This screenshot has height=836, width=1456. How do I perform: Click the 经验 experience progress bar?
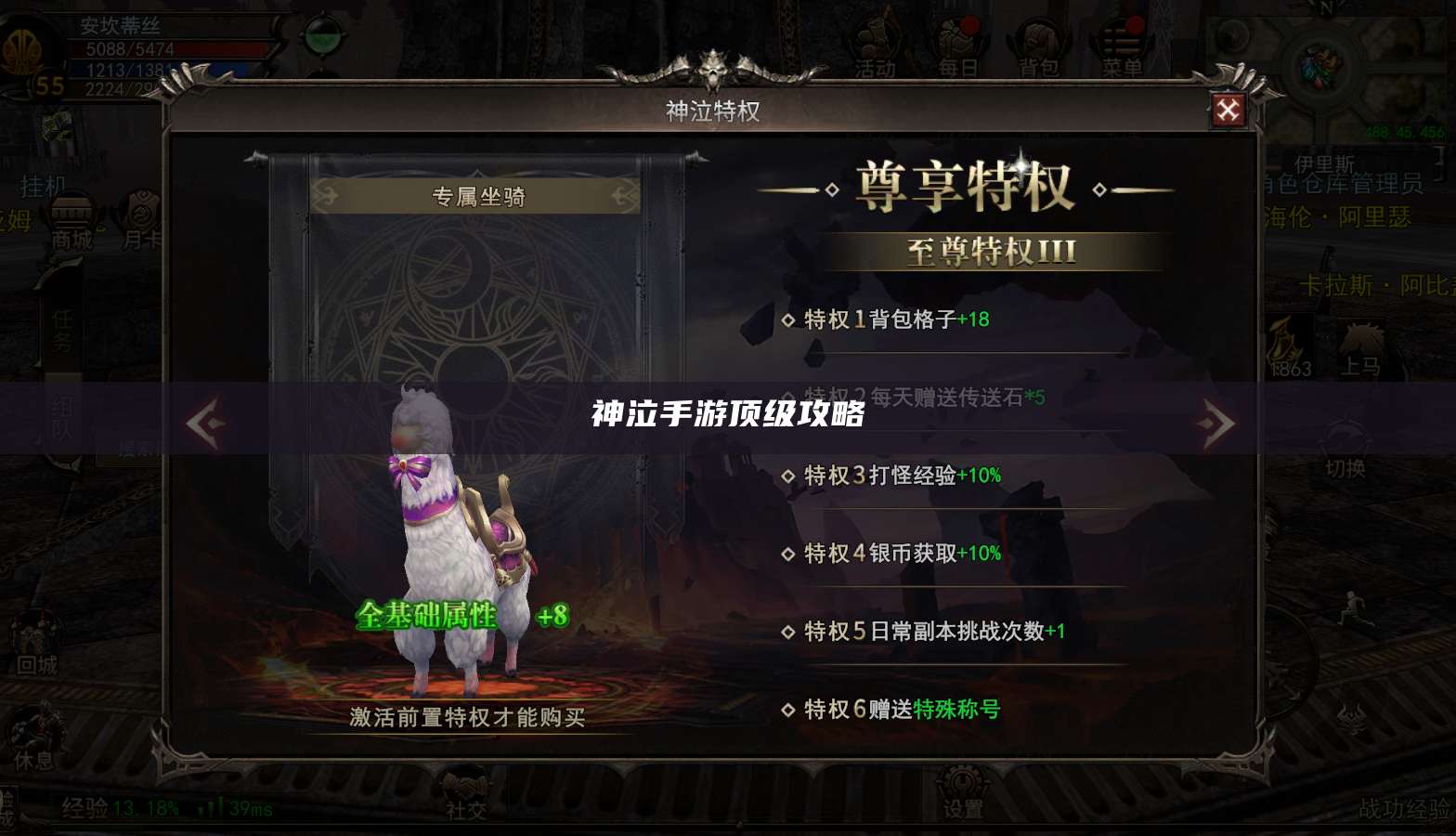point(121,809)
